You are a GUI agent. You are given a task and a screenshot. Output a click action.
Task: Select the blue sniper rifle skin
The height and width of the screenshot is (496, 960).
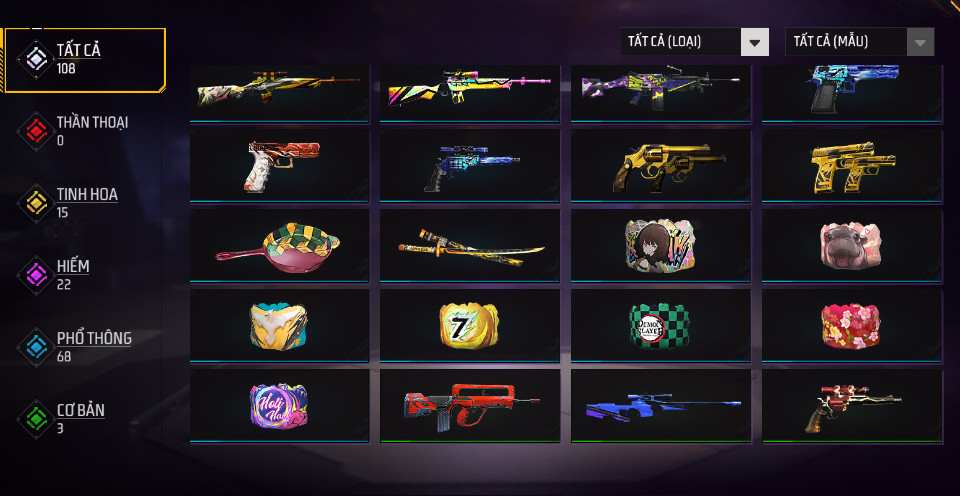point(661,406)
